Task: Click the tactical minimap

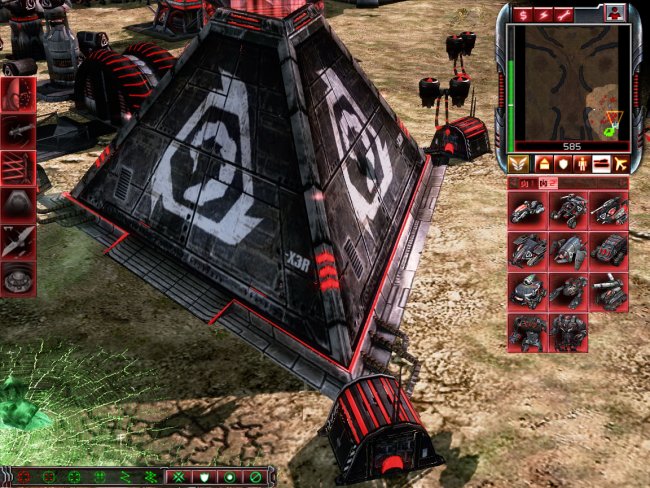Action: pos(567,82)
